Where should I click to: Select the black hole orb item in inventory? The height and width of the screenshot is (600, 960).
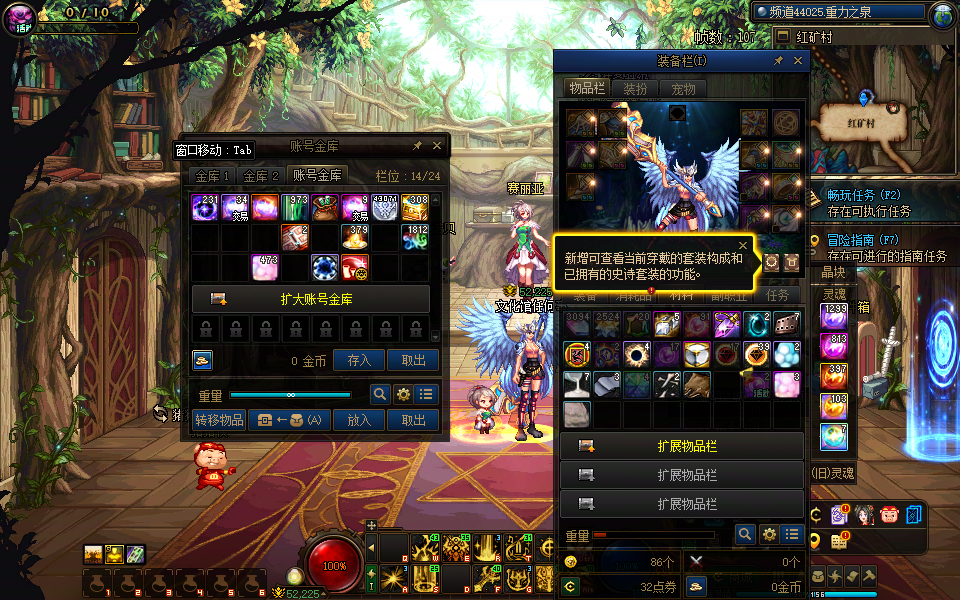tap(635, 354)
